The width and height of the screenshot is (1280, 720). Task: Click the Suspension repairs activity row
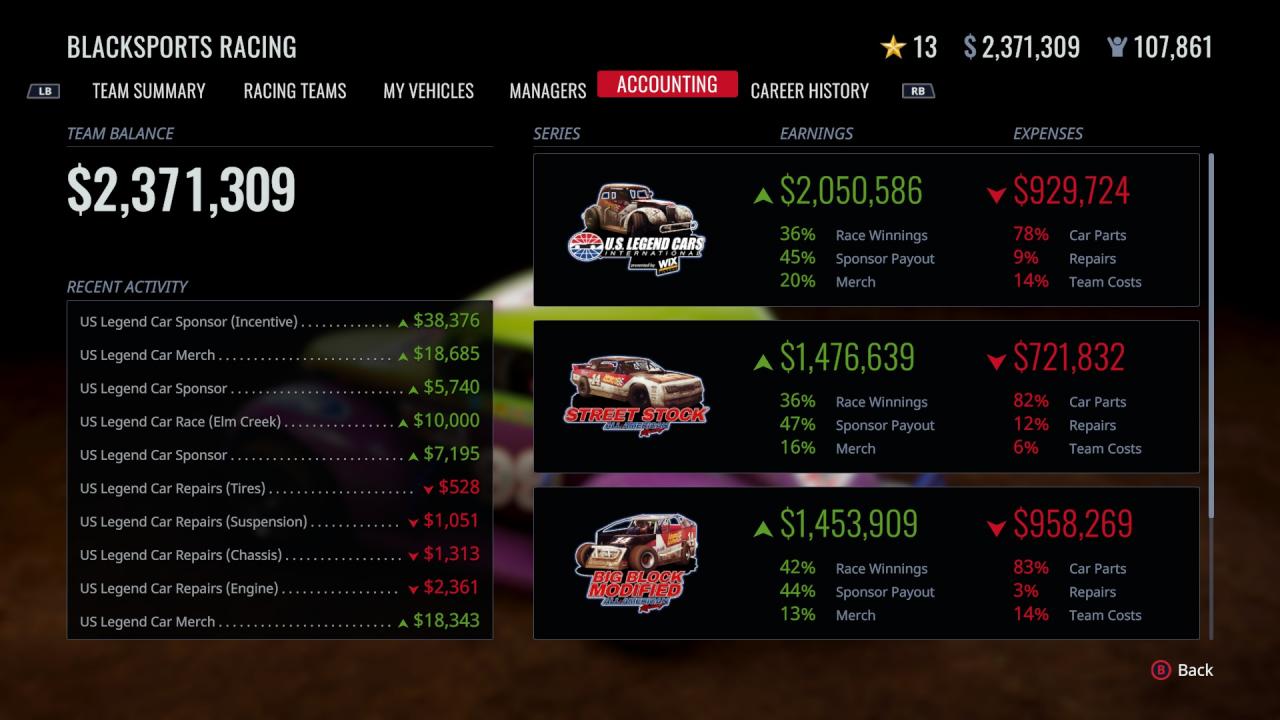(280, 521)
